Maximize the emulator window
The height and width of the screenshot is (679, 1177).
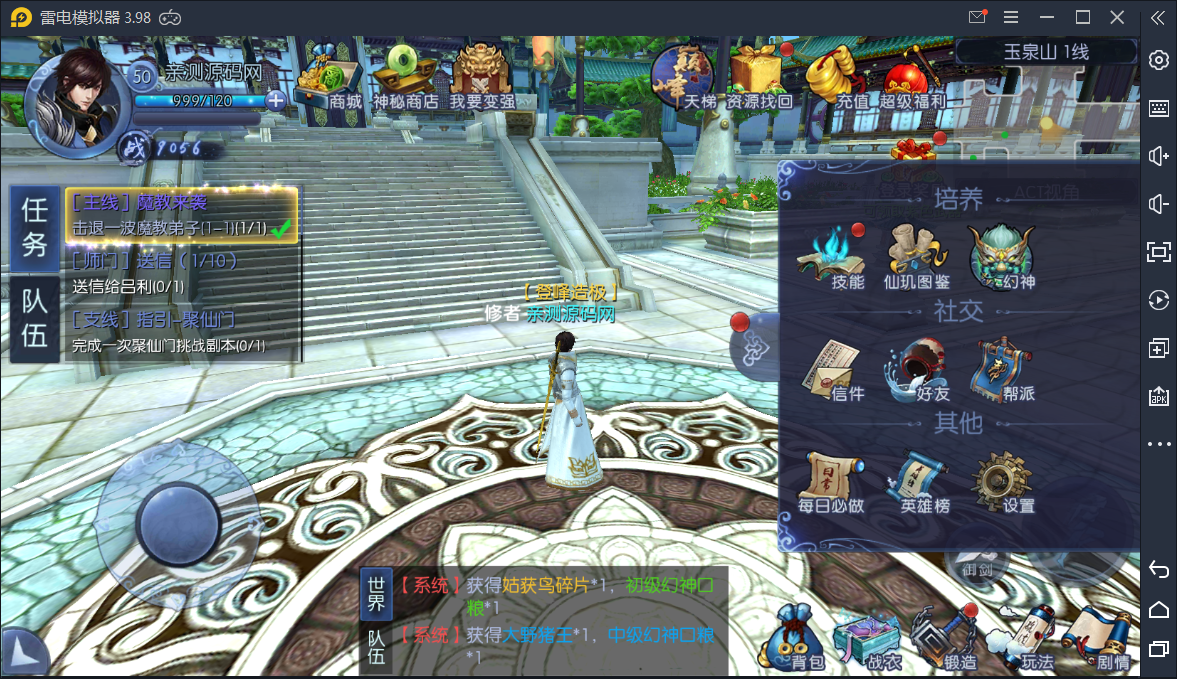tap(1083, 17)
